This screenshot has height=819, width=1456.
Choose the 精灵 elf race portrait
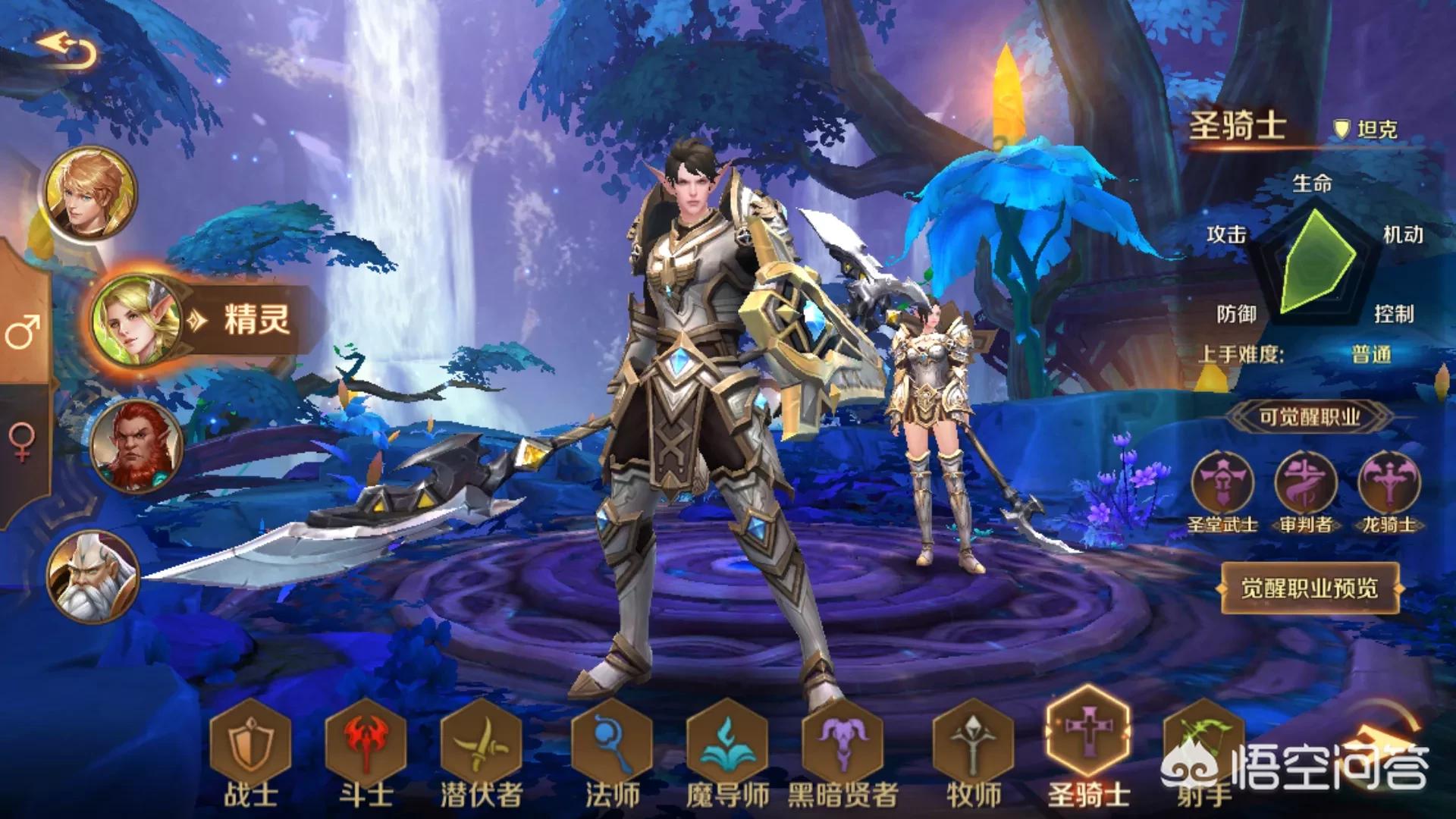(136, 321)
